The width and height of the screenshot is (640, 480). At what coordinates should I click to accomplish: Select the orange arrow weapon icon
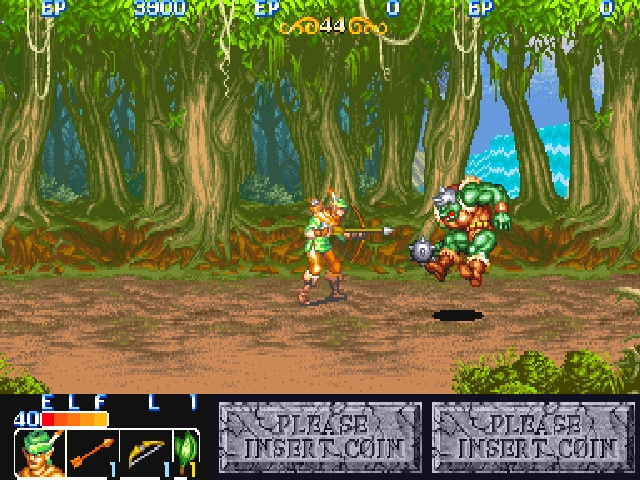[92, 453]
